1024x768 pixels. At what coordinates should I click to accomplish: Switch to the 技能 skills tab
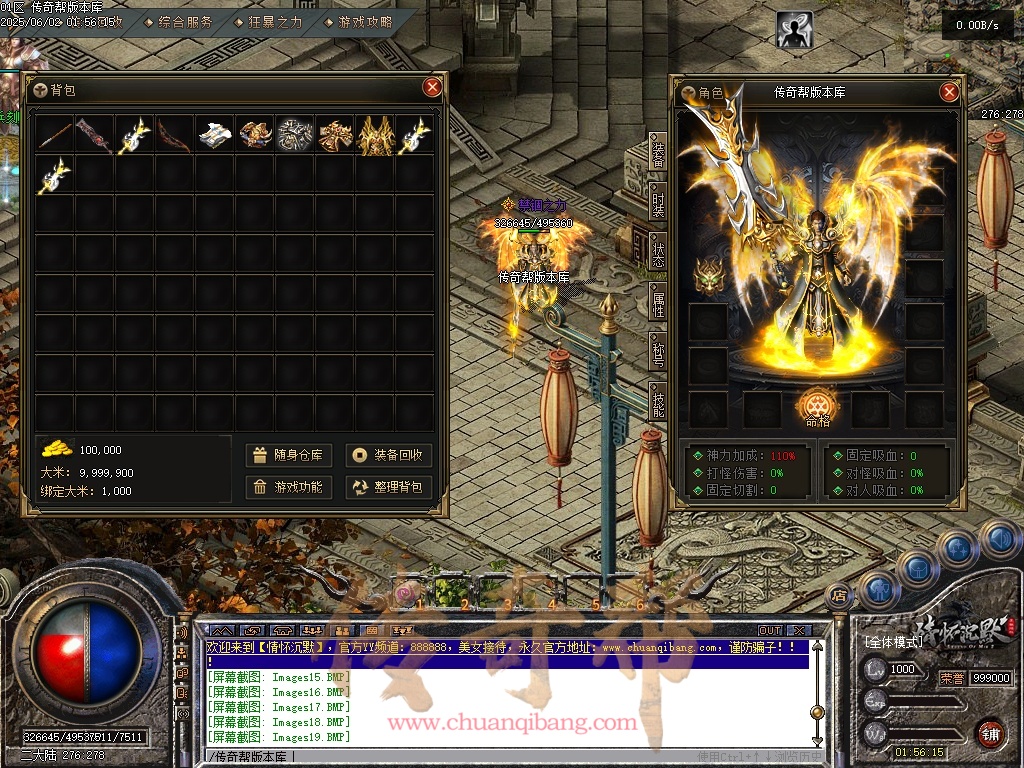coord(658,402)
